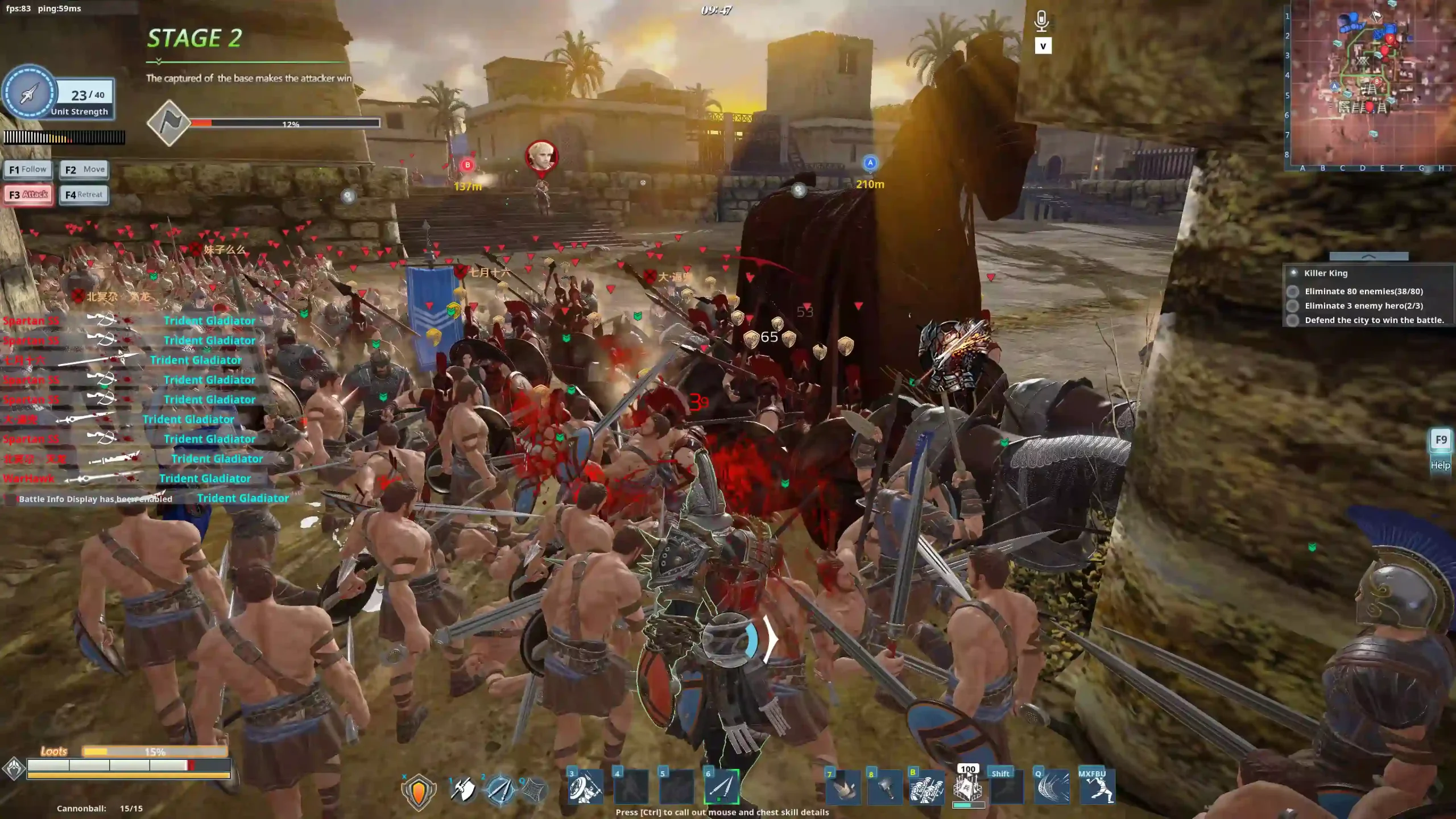
Task: Activate the orange shield block skill
Action: click(x=419, y=791)
